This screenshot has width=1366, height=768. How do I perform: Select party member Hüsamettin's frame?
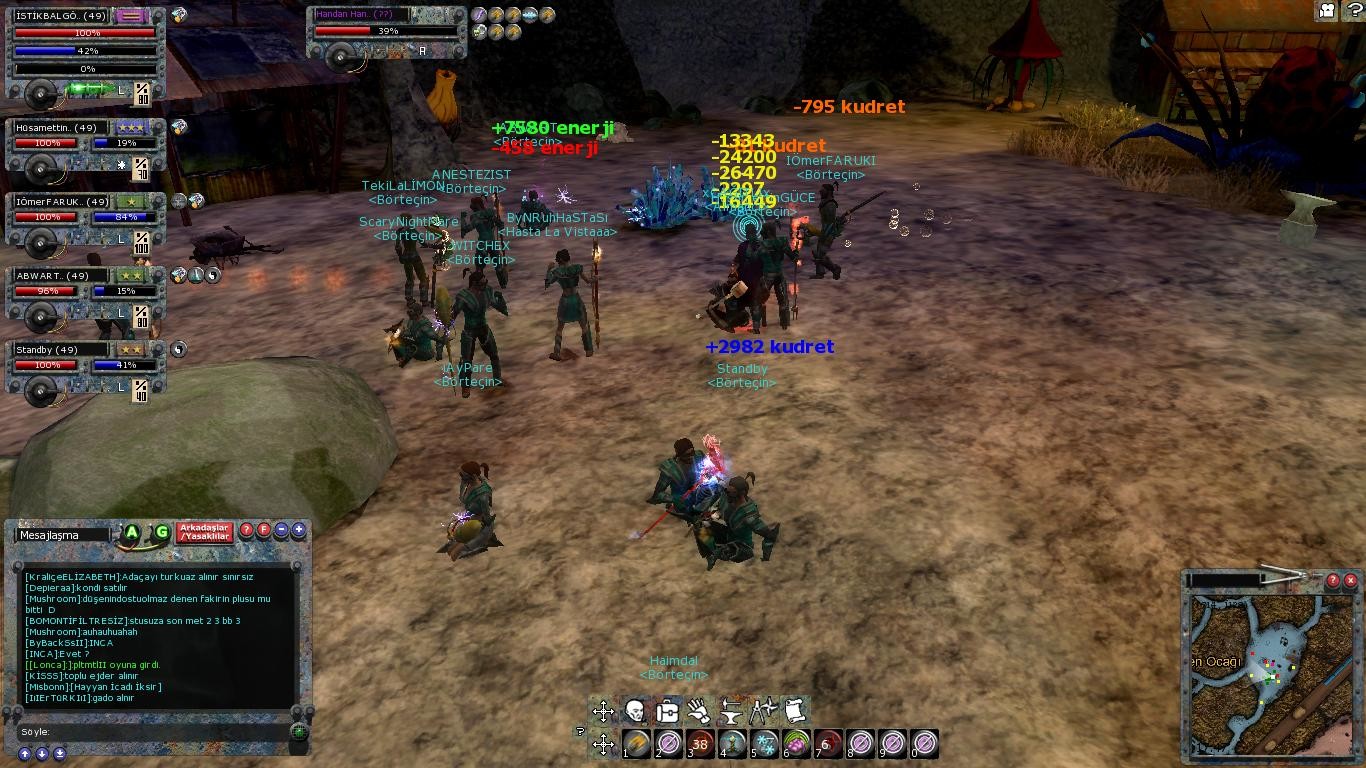tap(85, 146)
